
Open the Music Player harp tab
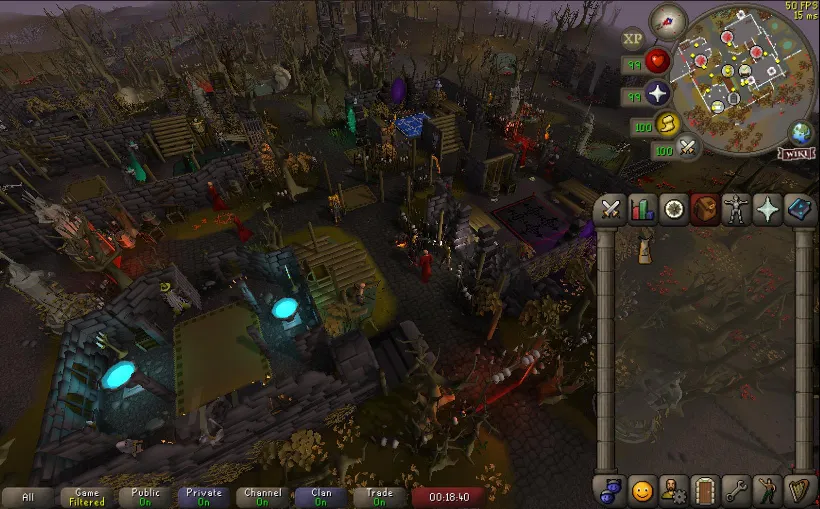(798, 490)
